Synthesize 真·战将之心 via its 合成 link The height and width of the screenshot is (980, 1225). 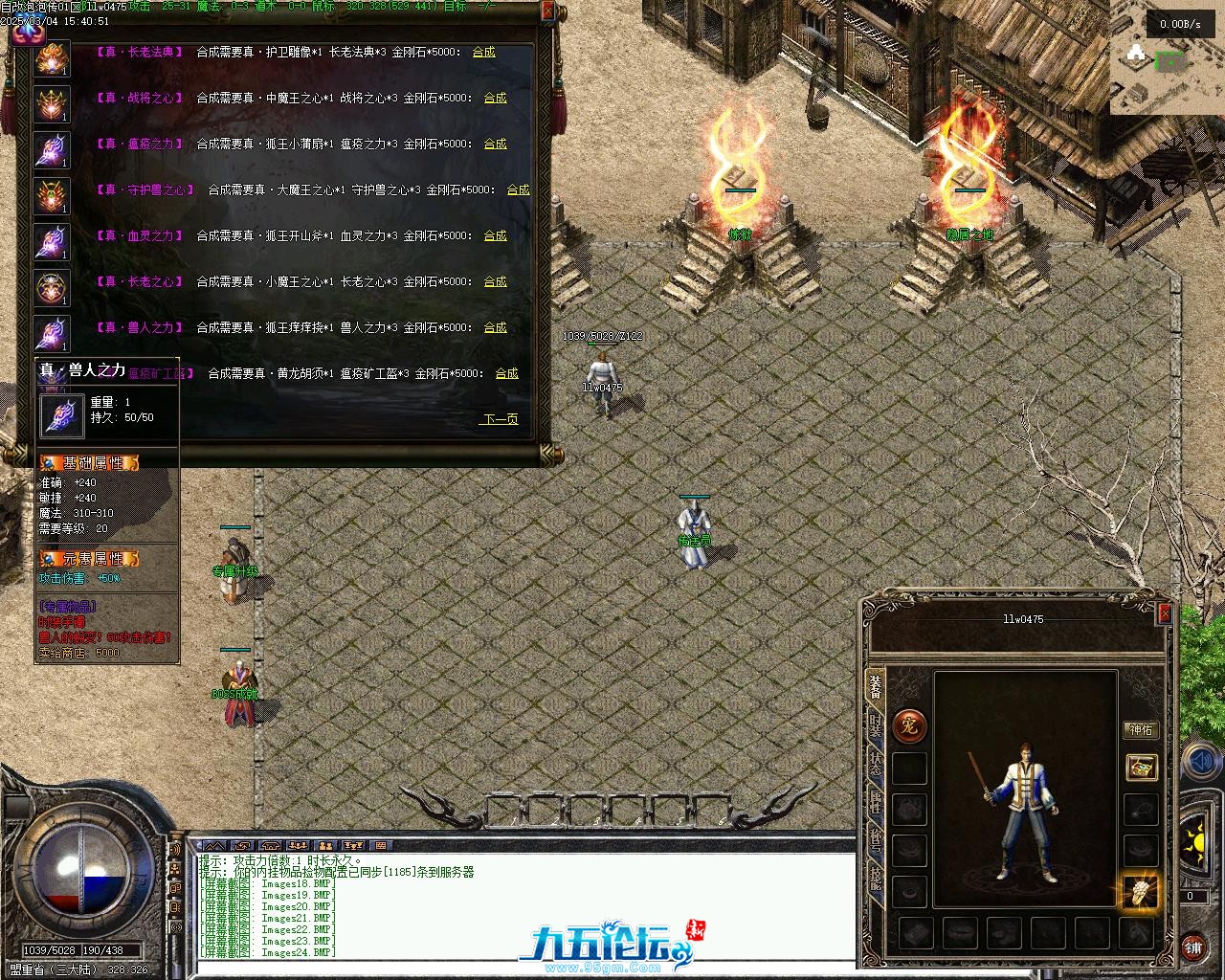[495, 98]
